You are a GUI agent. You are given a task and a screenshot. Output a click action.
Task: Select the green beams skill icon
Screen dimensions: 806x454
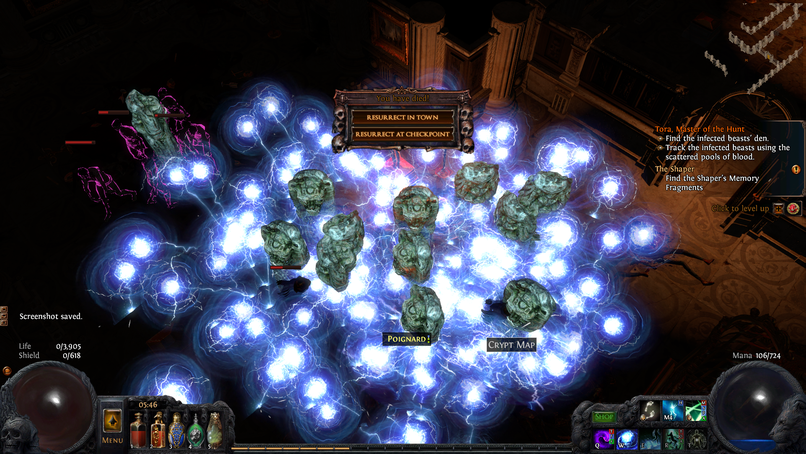tap(696, 412)
